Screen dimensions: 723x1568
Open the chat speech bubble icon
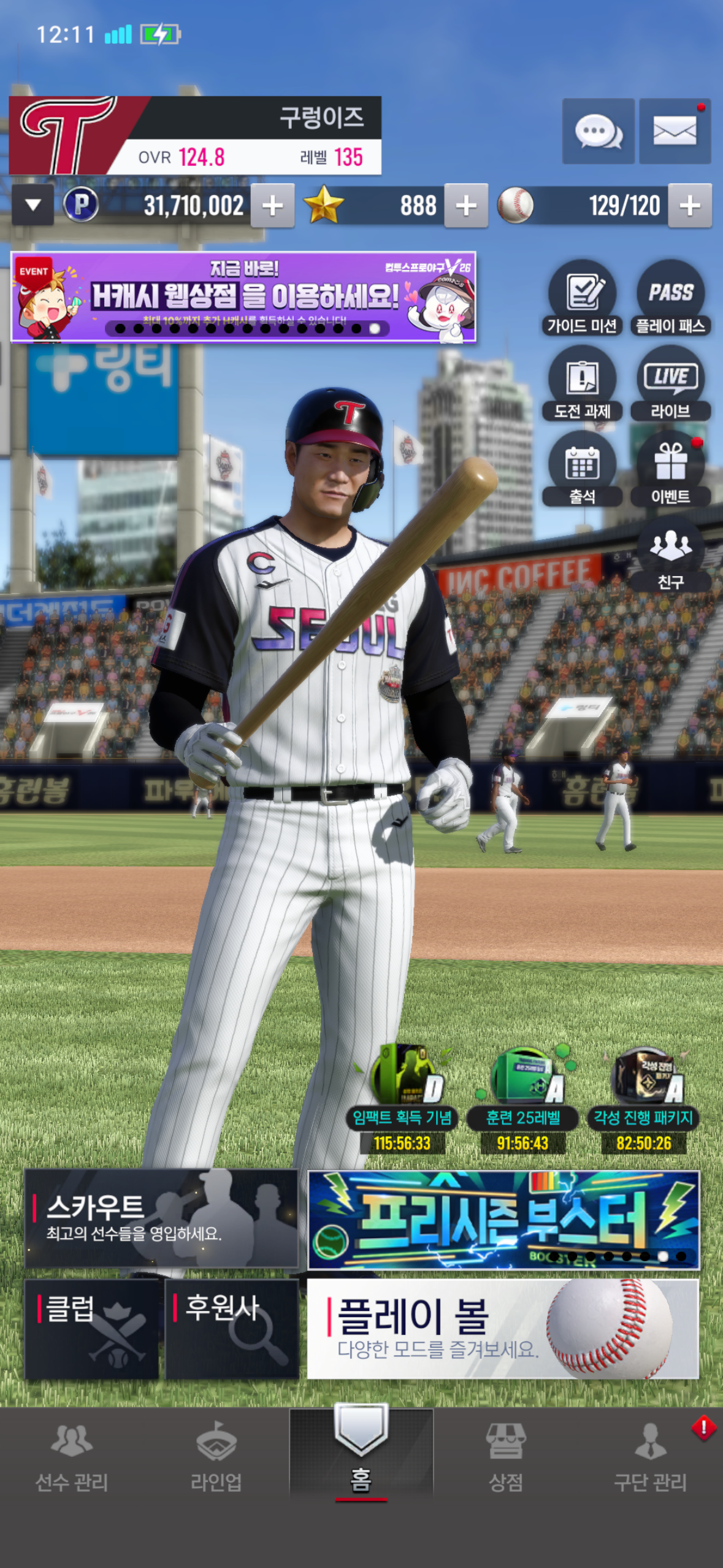point(598,131)
